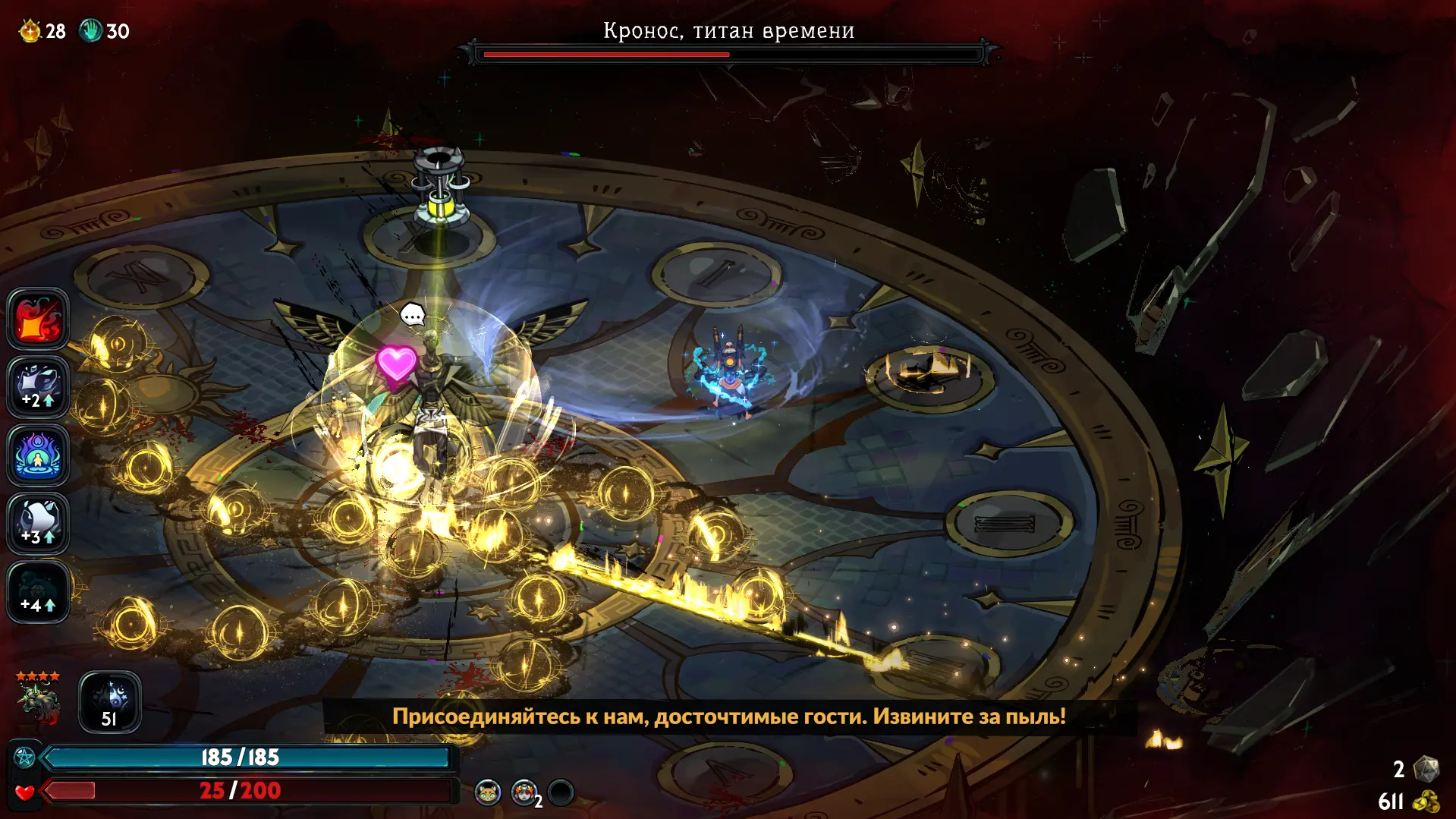Select the dark pentagram boon marked +4
The height and width of the screenshot is (819, 1456).
point(38,591)
